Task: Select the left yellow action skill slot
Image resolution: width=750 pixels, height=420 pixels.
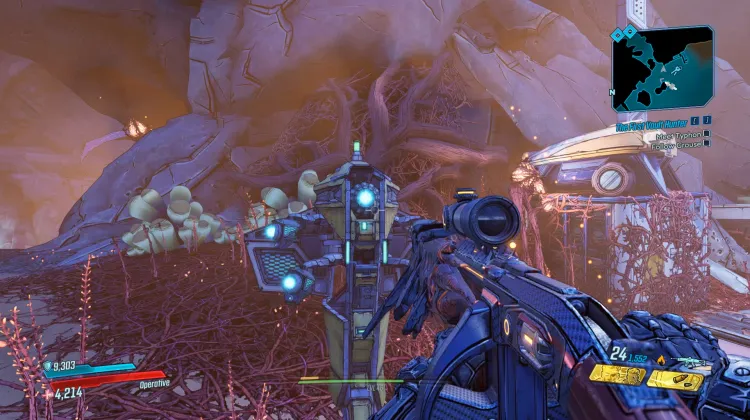Action: pos(616,376)
